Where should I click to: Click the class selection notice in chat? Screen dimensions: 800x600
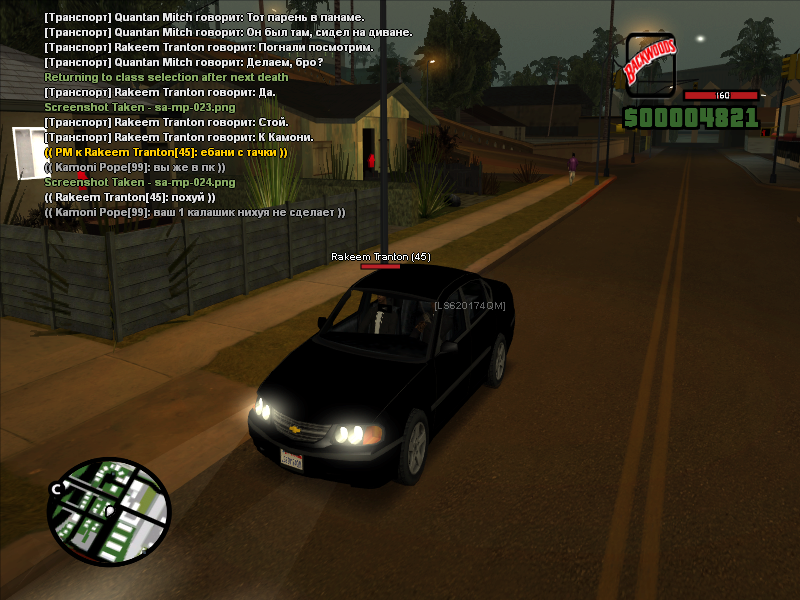[166, 77]
